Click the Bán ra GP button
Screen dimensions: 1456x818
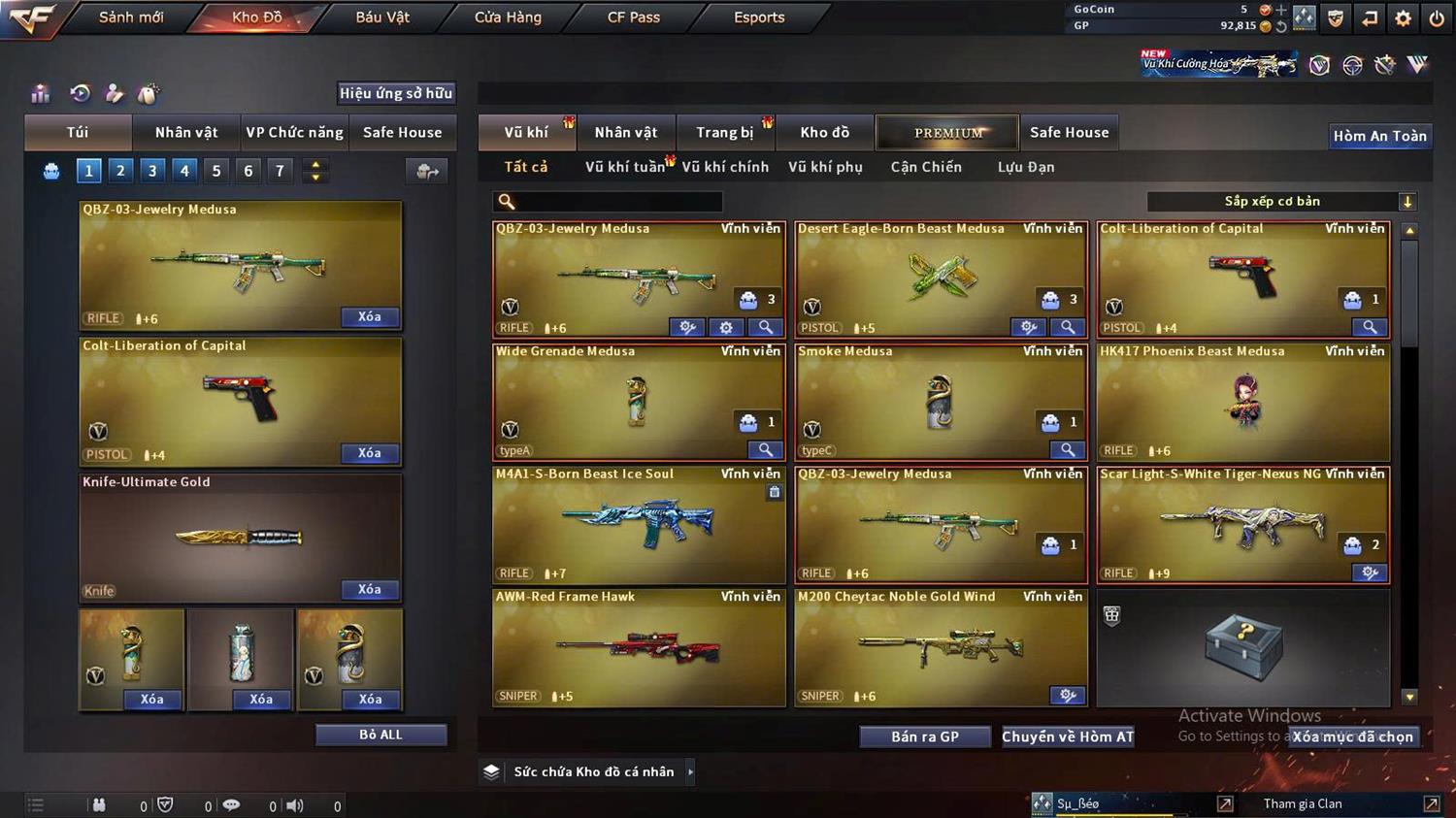924,736
